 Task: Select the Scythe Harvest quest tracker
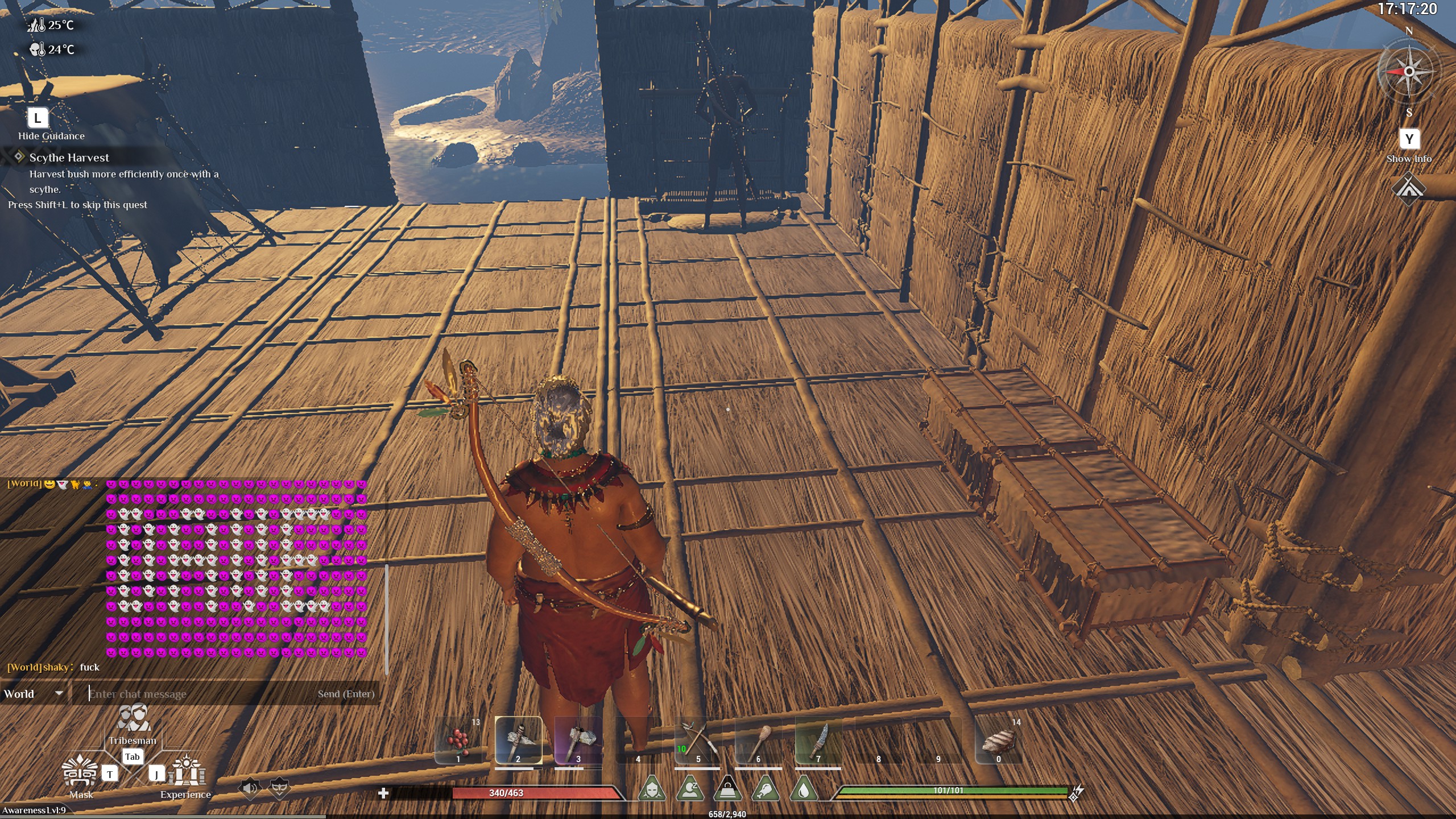click(69, 158)
